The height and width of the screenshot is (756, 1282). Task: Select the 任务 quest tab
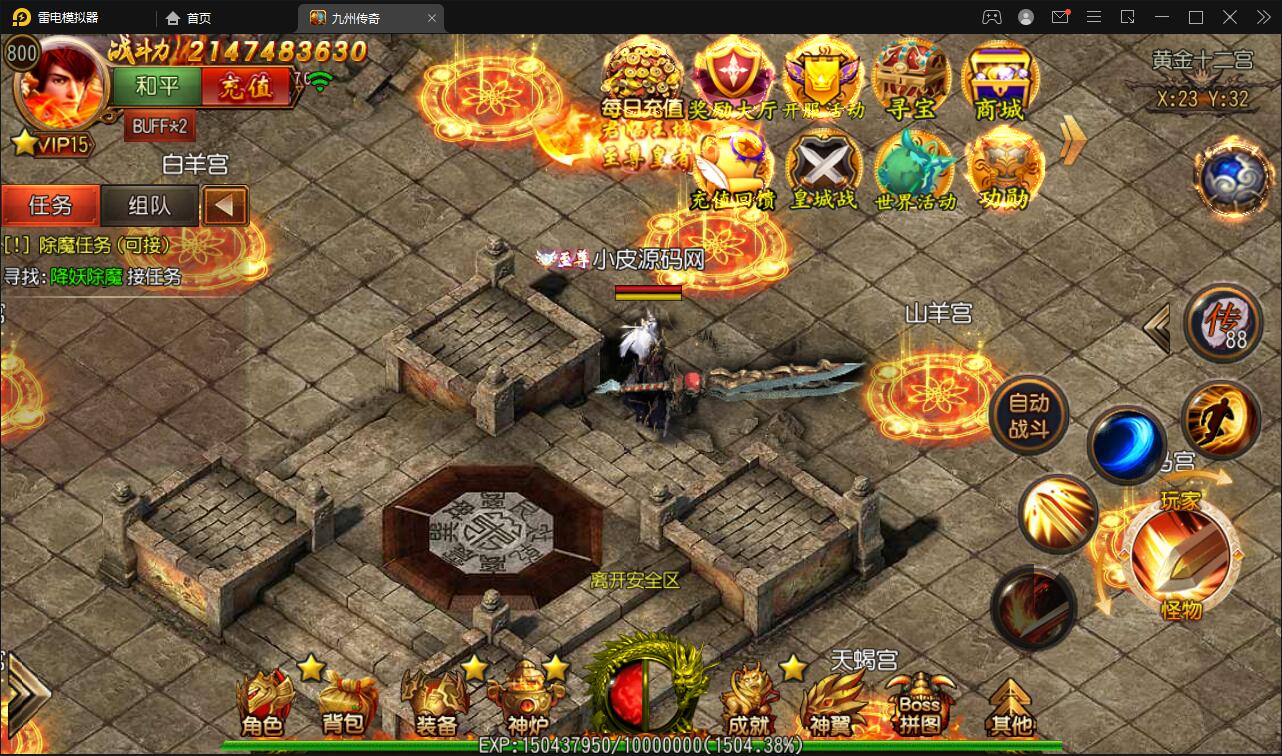(50, 206)
